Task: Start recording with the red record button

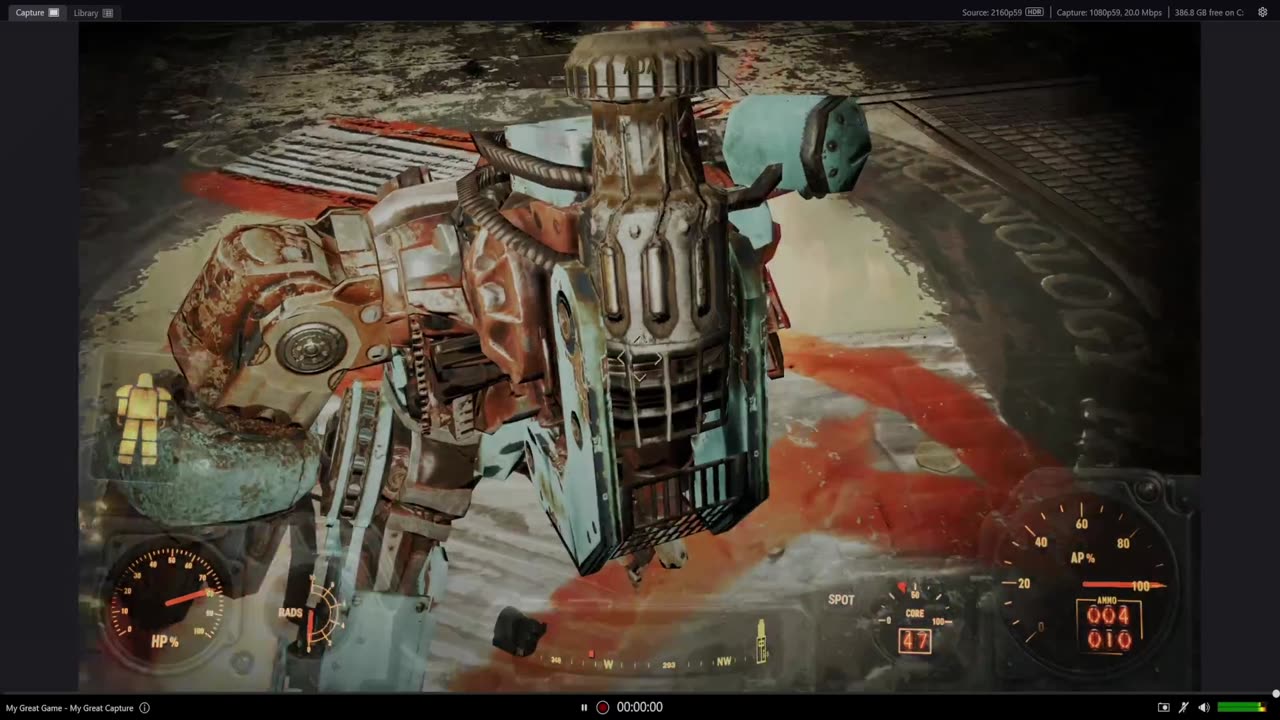Action: point(603,707)
